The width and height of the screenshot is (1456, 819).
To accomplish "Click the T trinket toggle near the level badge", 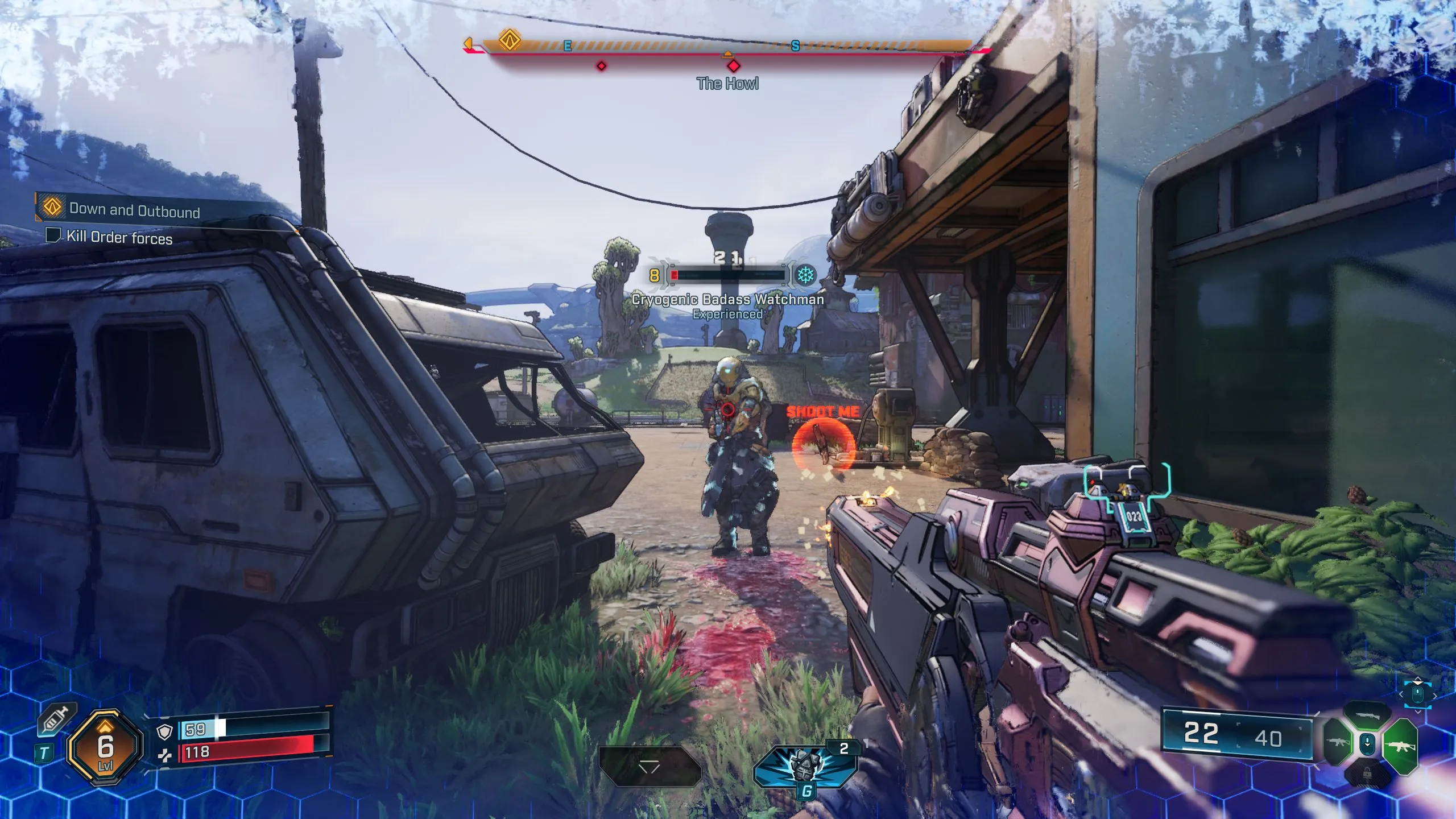I will [44, 752].
